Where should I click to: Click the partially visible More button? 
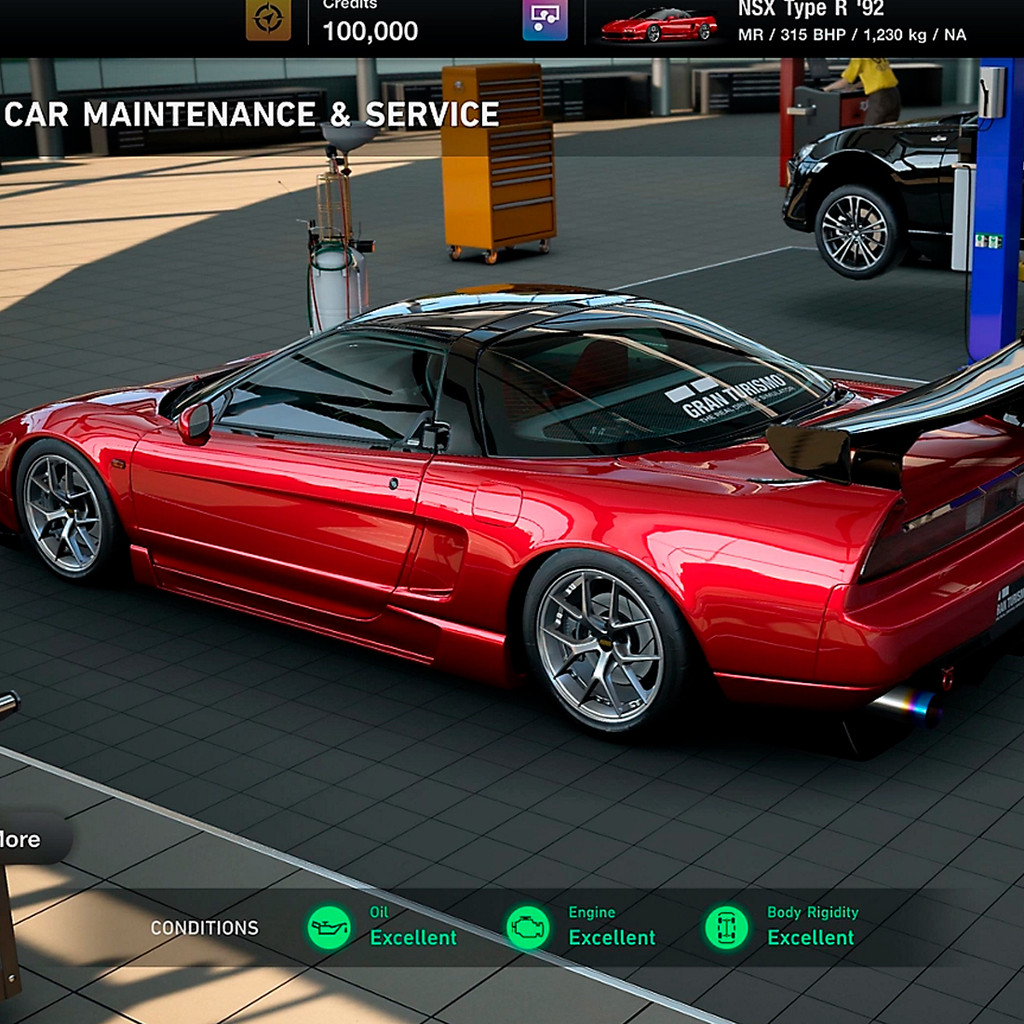pyautogui.click(x=24, y=838)
